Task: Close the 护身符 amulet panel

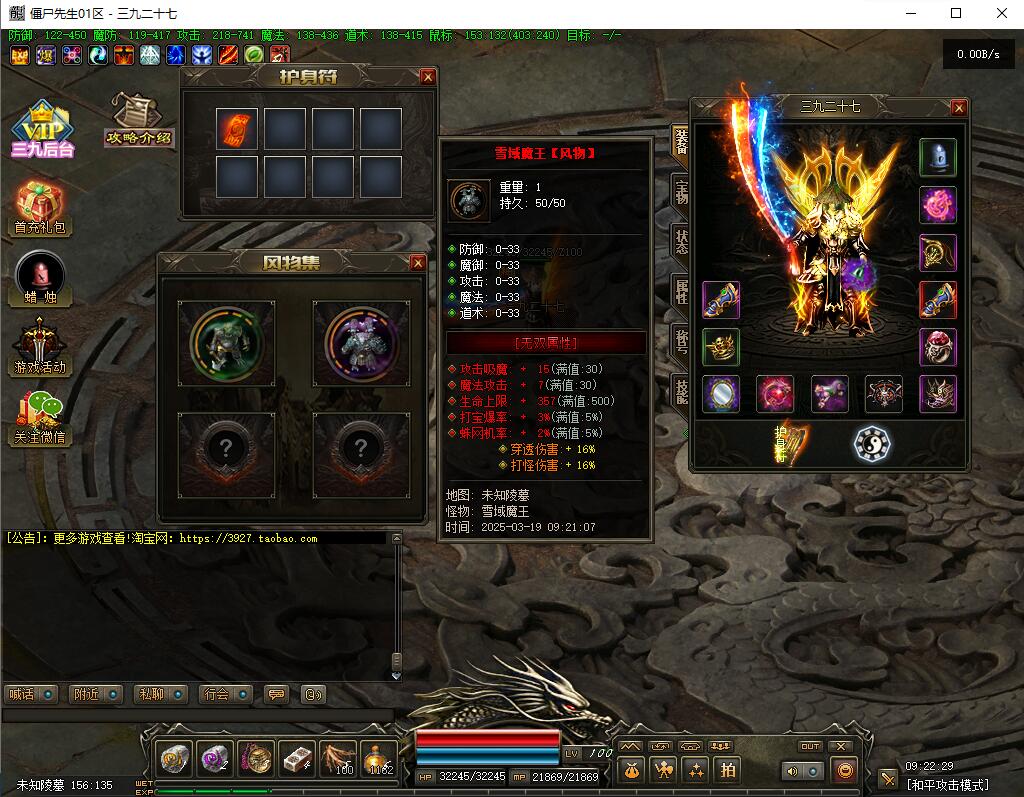Action: [x=428, y=77]
